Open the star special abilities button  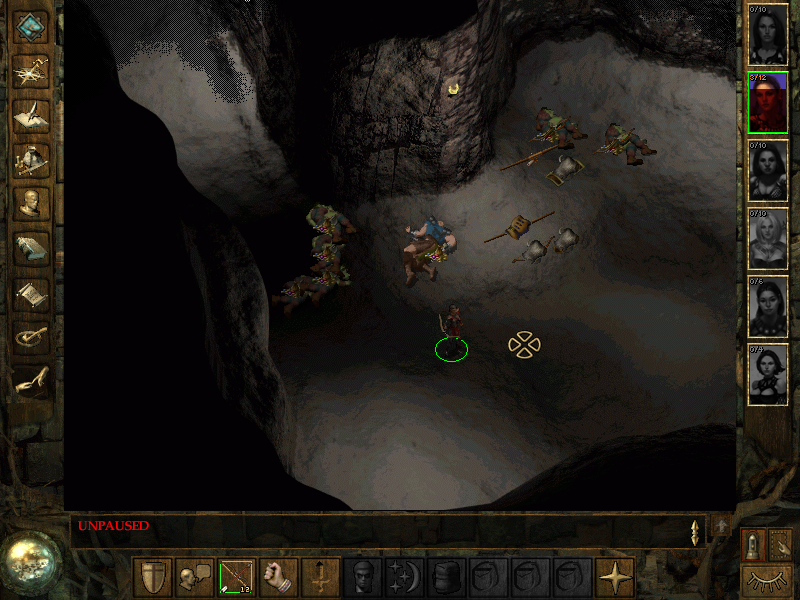pos(615,577)
